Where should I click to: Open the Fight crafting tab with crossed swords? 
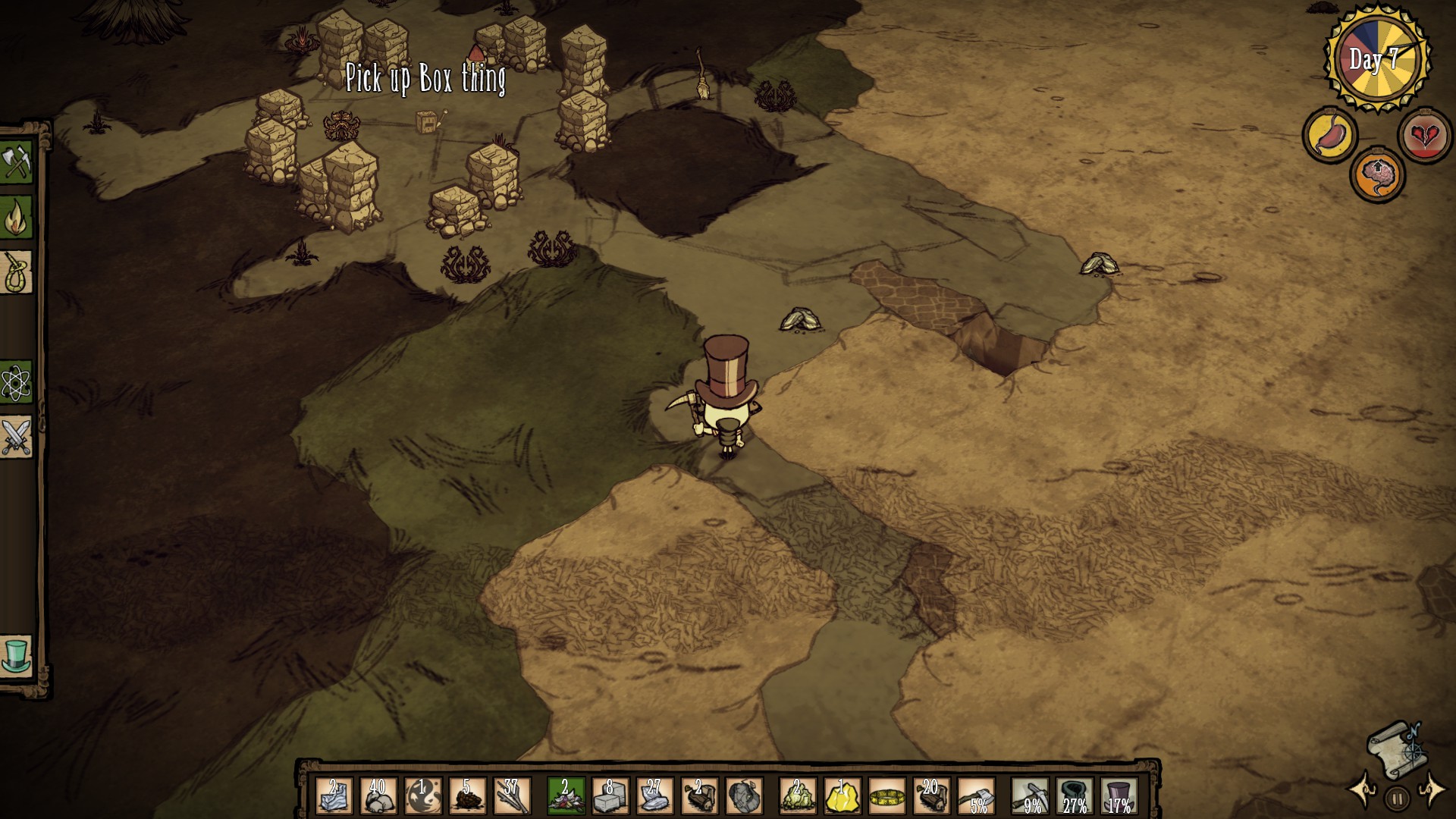pyautogui.click(x=16, y=438)
